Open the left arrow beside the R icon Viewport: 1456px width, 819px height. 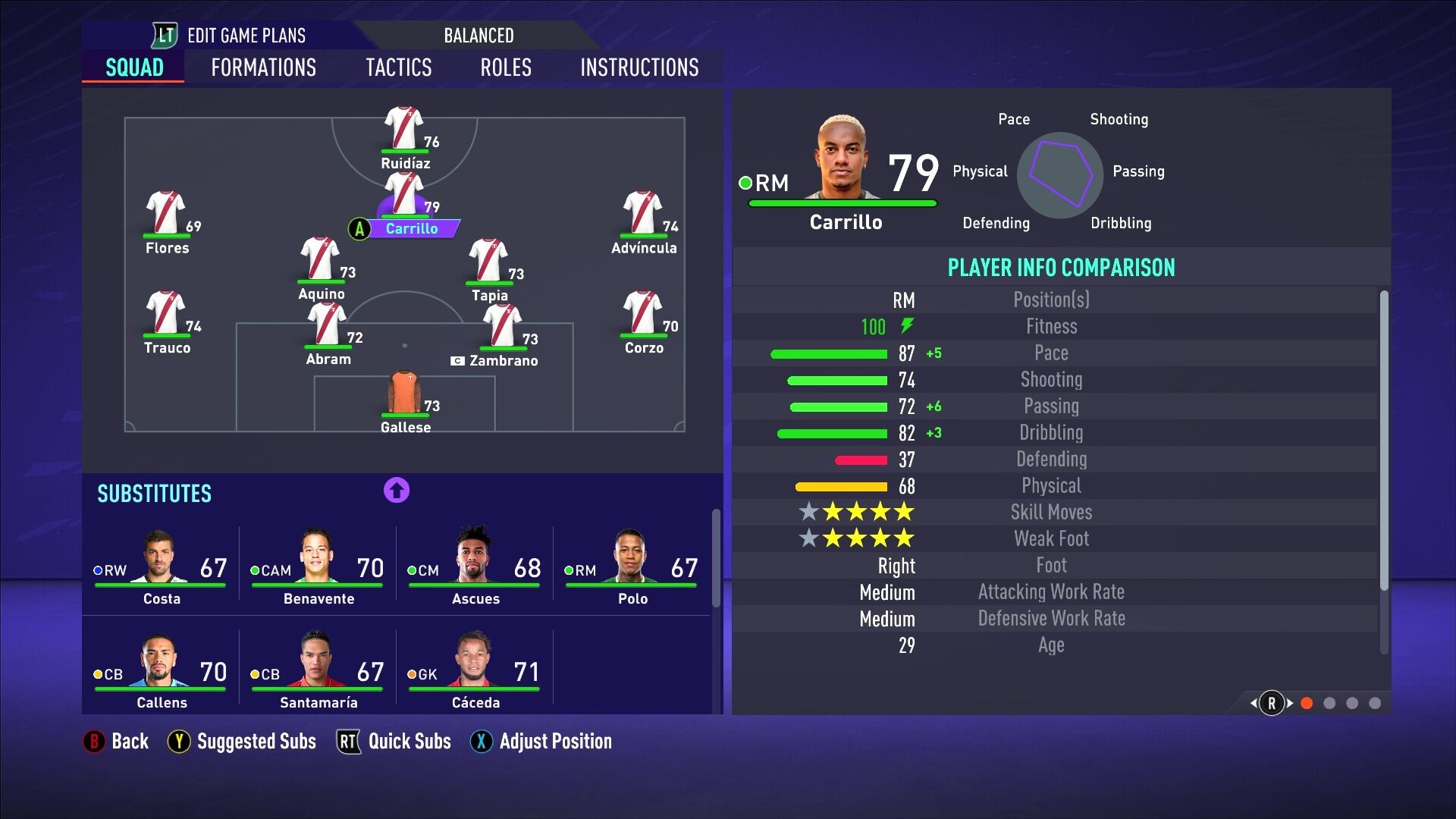(x=1252, y=704)
